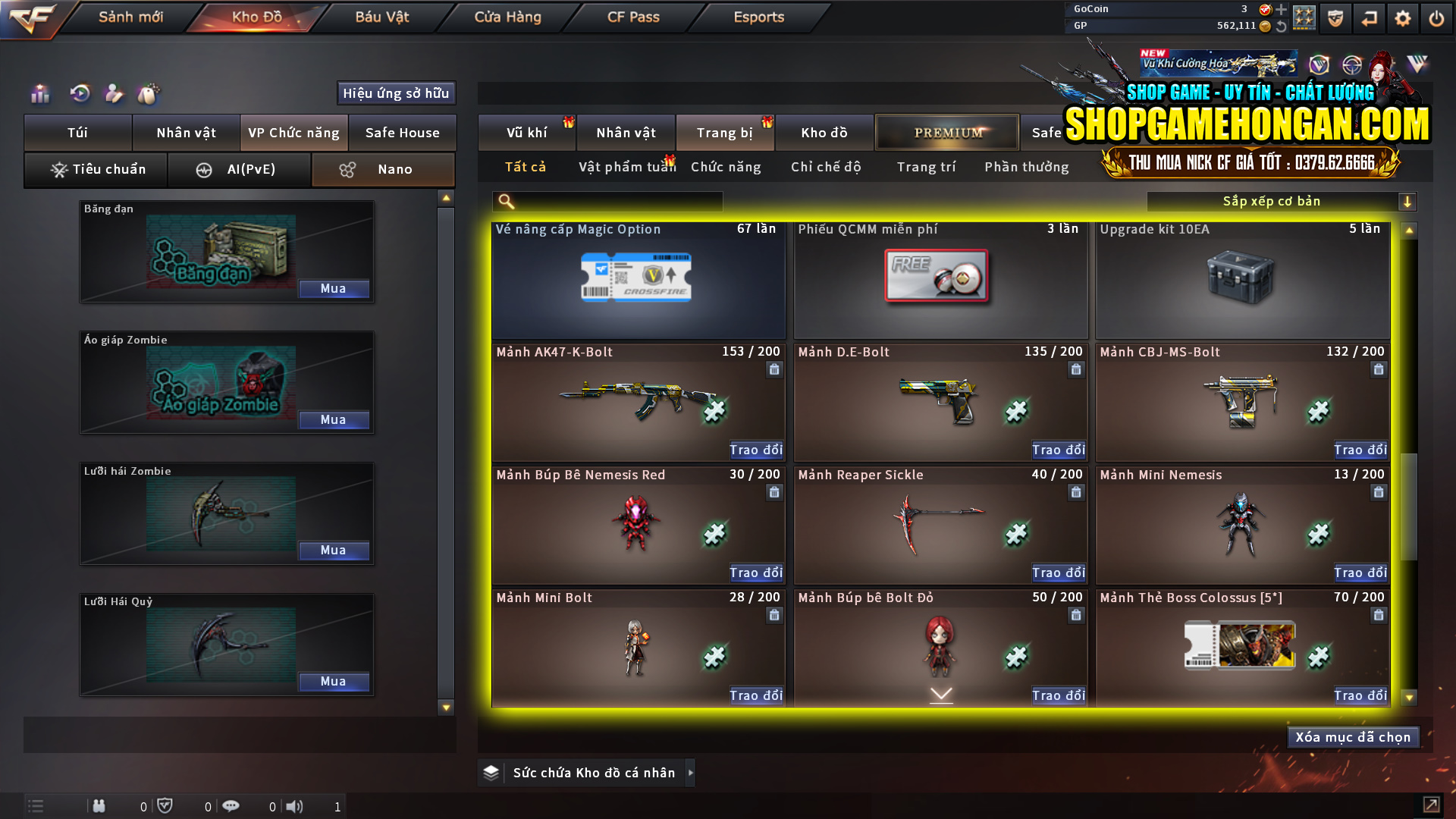1456x819 pixels.
Task: Select the replay history icon near top left
Action: click(x=79, y=93)
